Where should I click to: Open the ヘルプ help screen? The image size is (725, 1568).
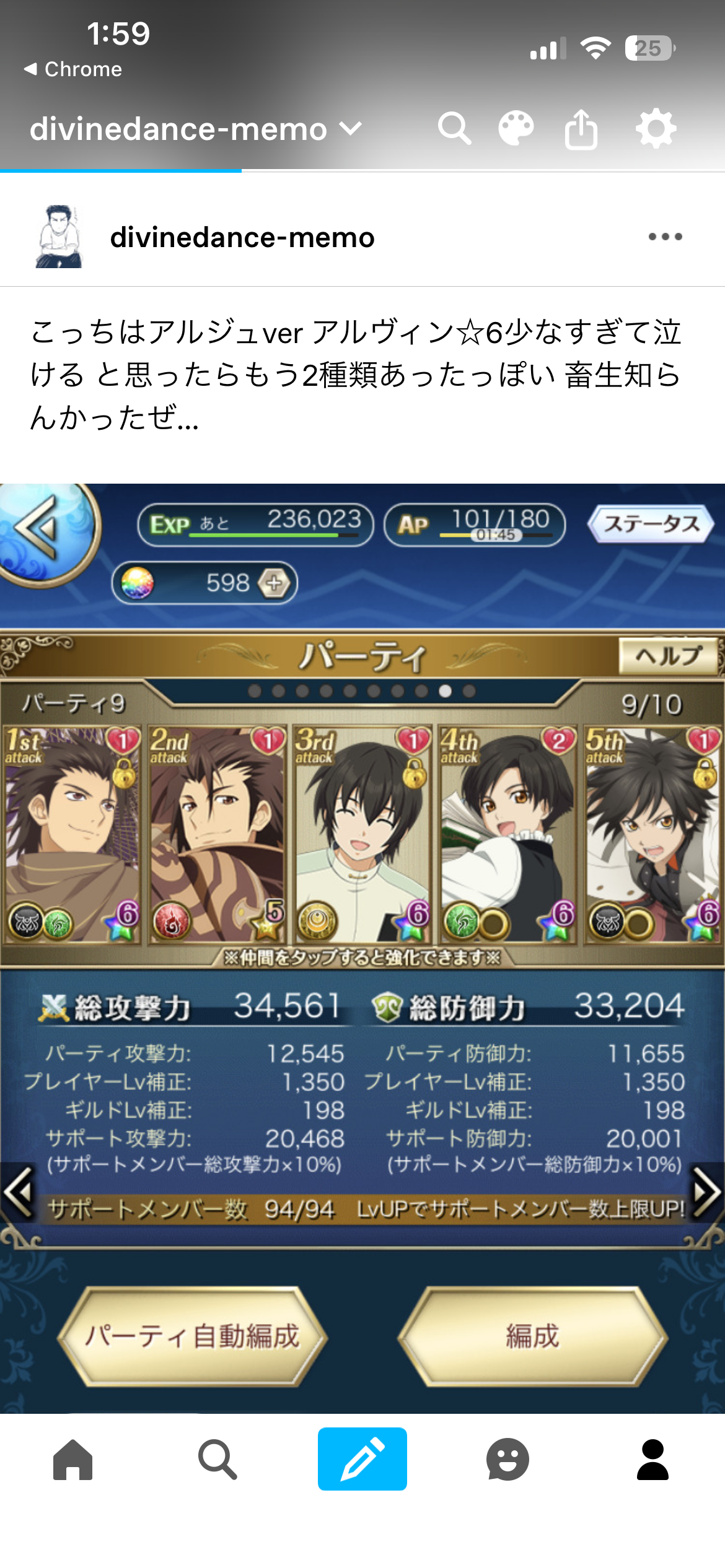[668, 655]
